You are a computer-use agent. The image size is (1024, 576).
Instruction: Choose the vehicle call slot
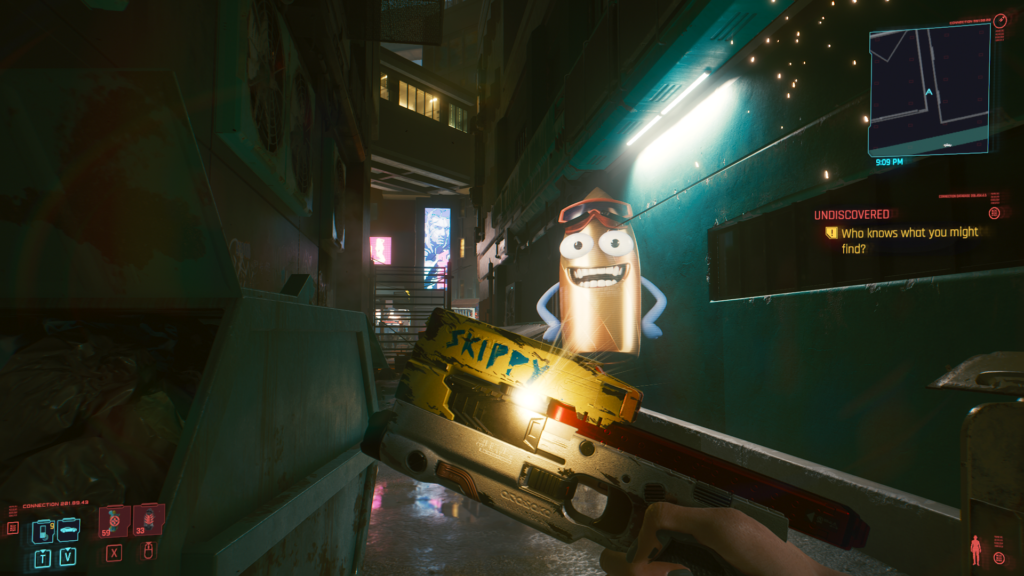pos(68,529)
